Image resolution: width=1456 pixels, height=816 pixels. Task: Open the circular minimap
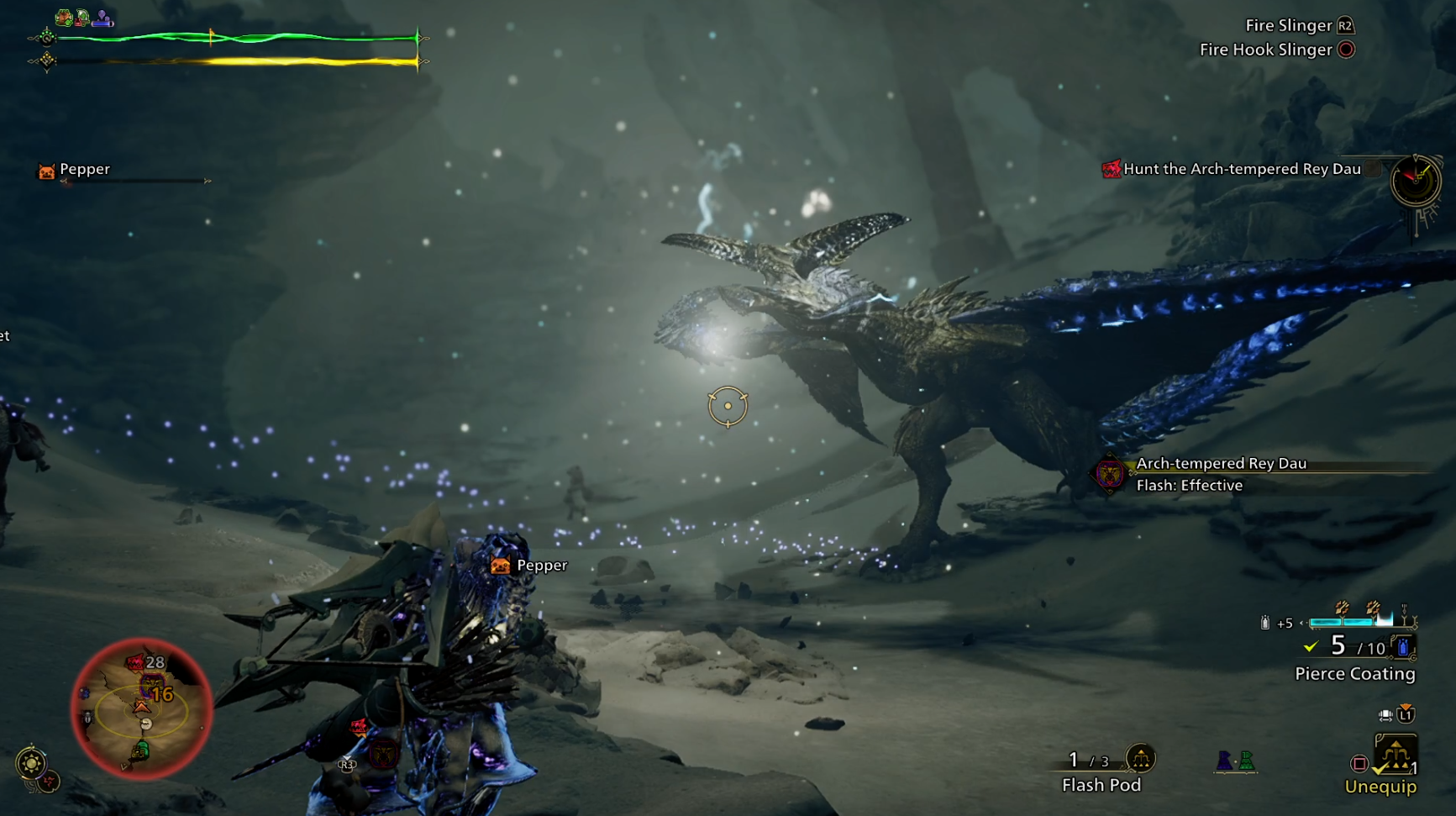[x=141, y=710]
